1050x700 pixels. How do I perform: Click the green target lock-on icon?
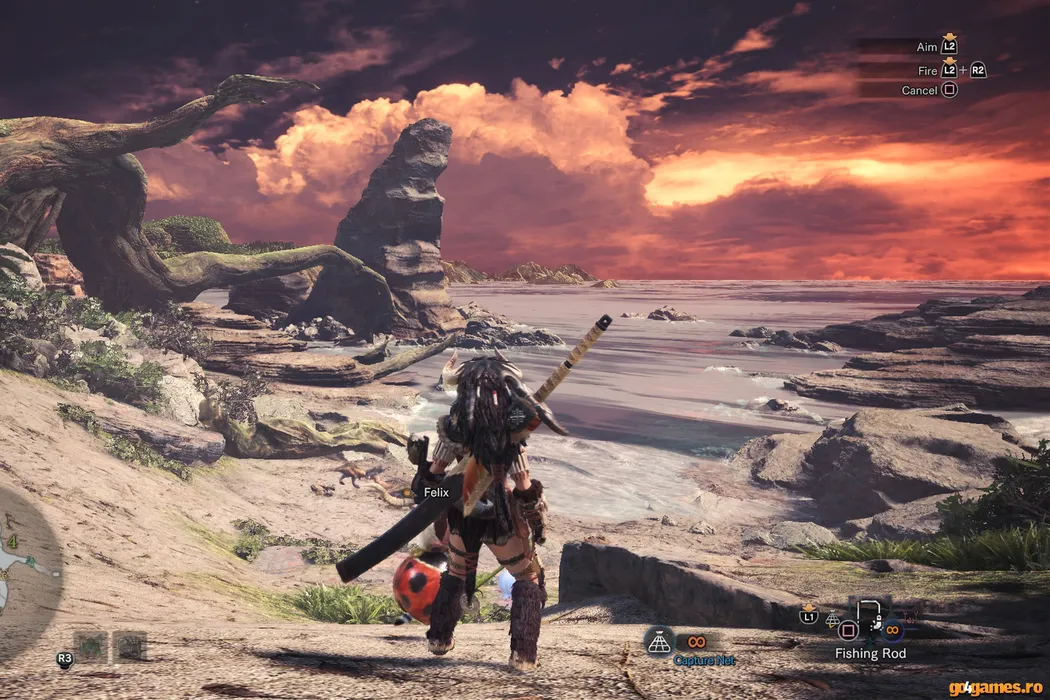[91, 646]
